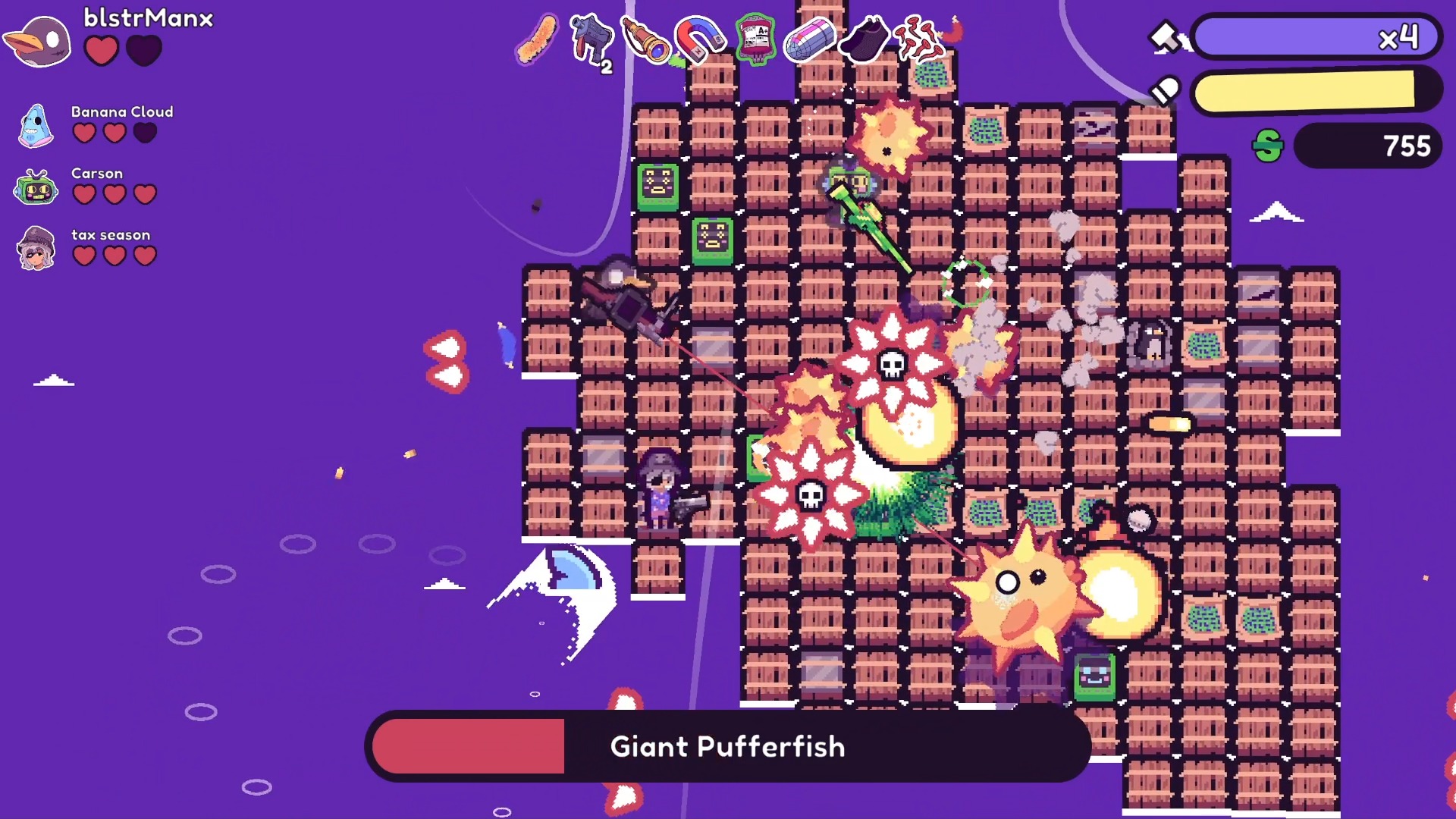Click the purple nail gun item icon

click(x=591, y=39)
